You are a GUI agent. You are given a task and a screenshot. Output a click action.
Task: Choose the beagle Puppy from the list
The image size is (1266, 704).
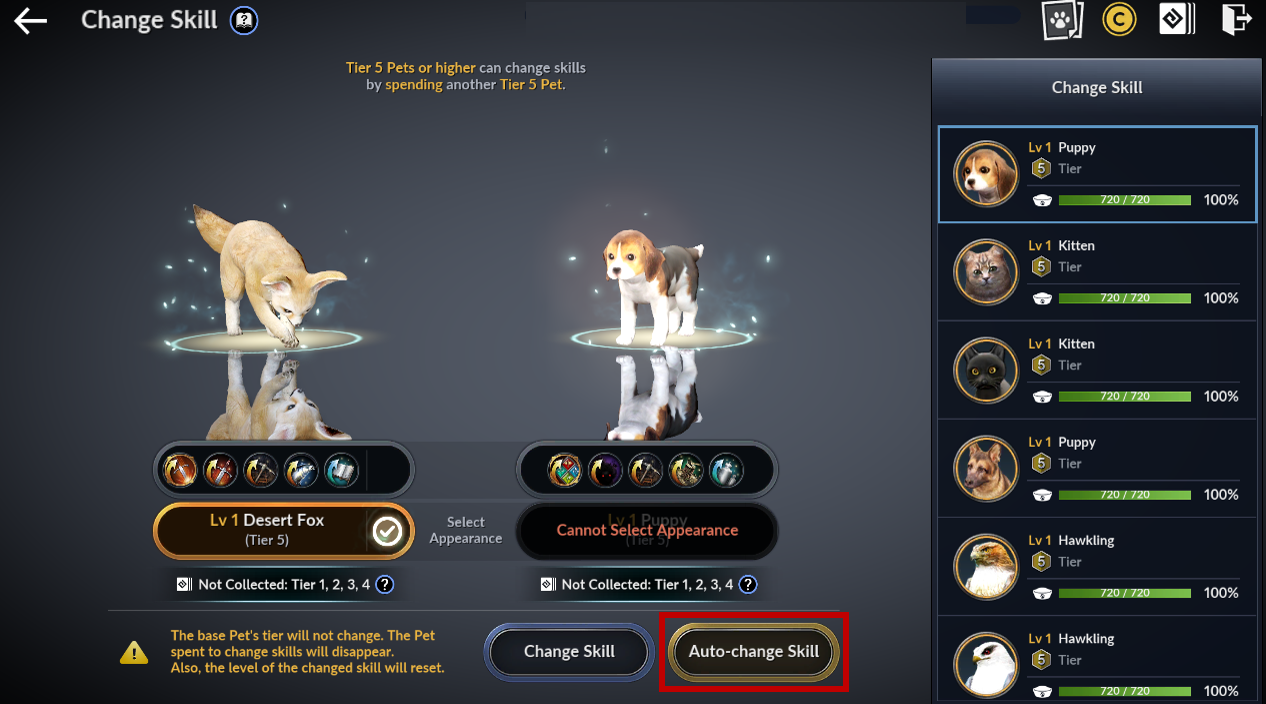1097,174
